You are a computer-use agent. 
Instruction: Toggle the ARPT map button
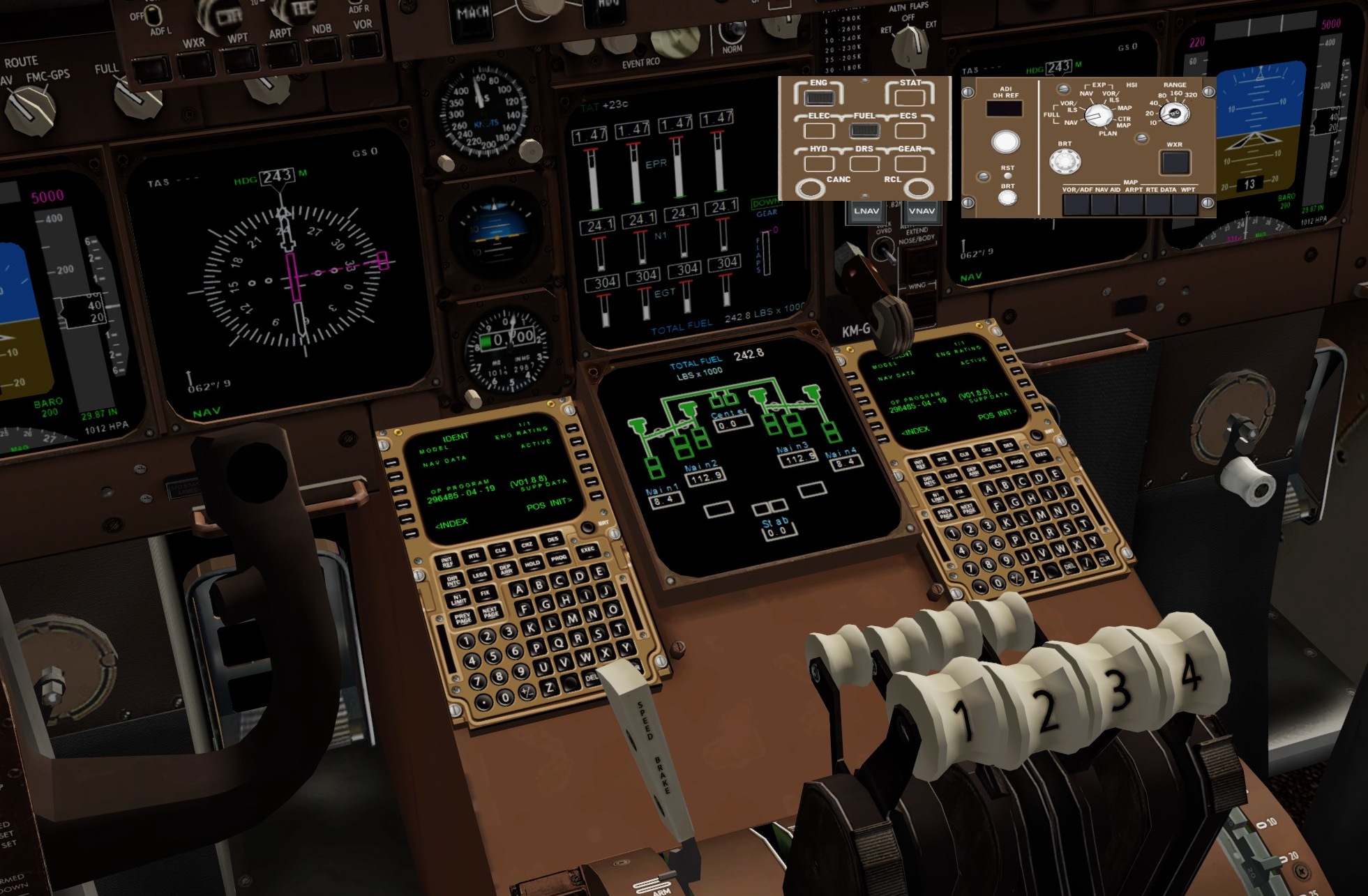1130,204
